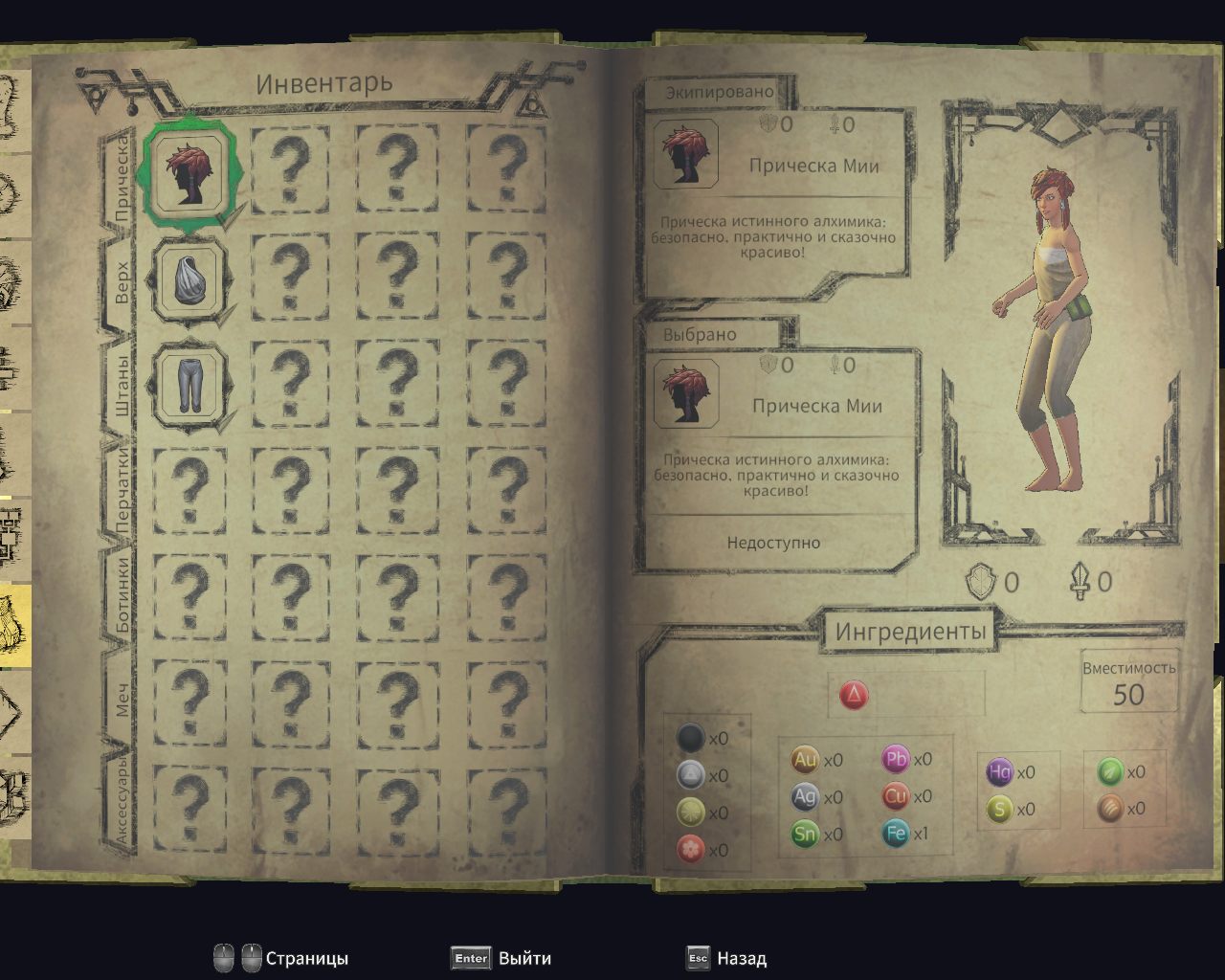Click the Hg mercury ingredient icon
Image resolution: width=1225 pixels, height=980 pixels.
tap(1001, 773)
